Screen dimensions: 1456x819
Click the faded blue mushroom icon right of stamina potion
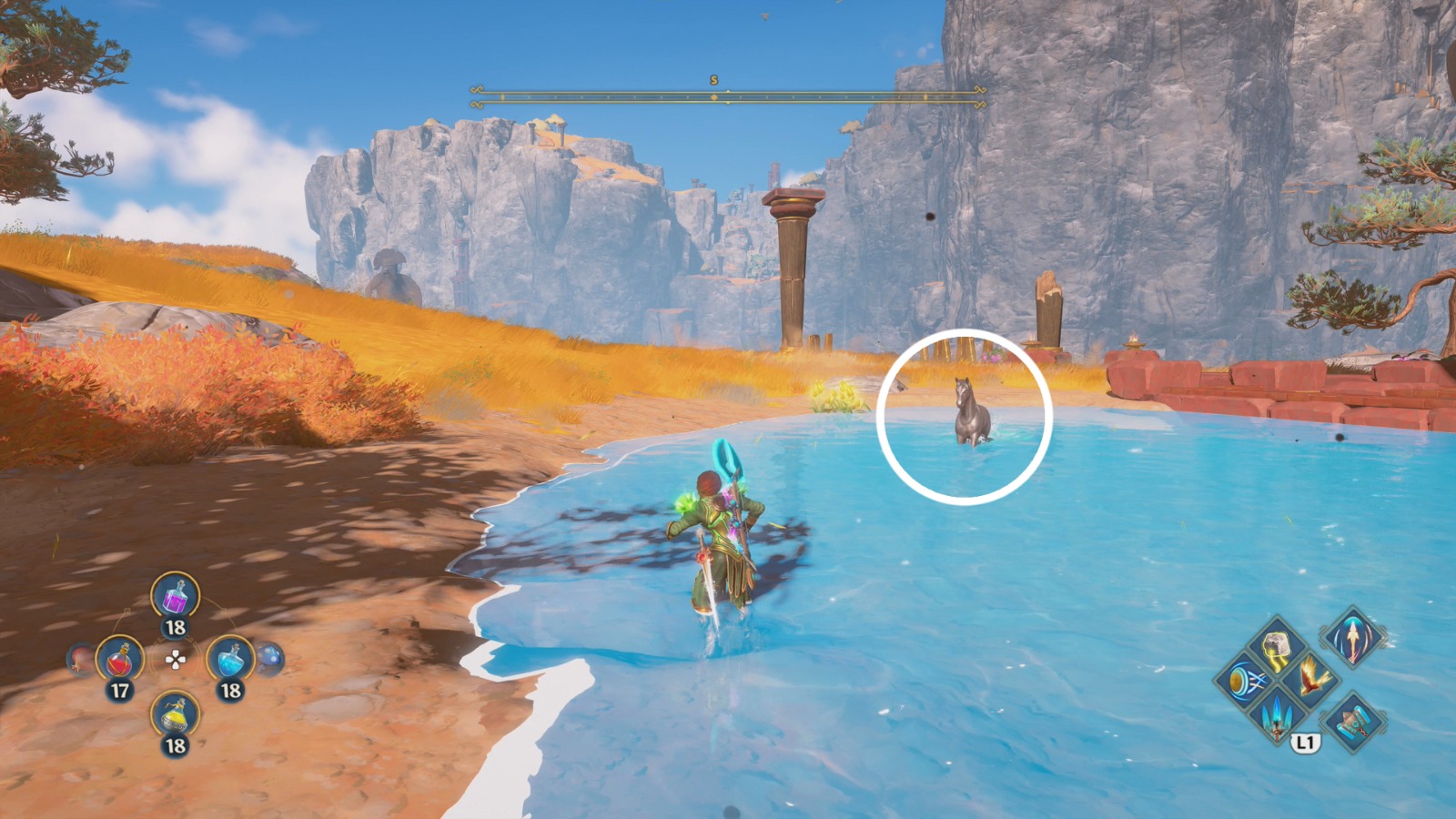270,659
